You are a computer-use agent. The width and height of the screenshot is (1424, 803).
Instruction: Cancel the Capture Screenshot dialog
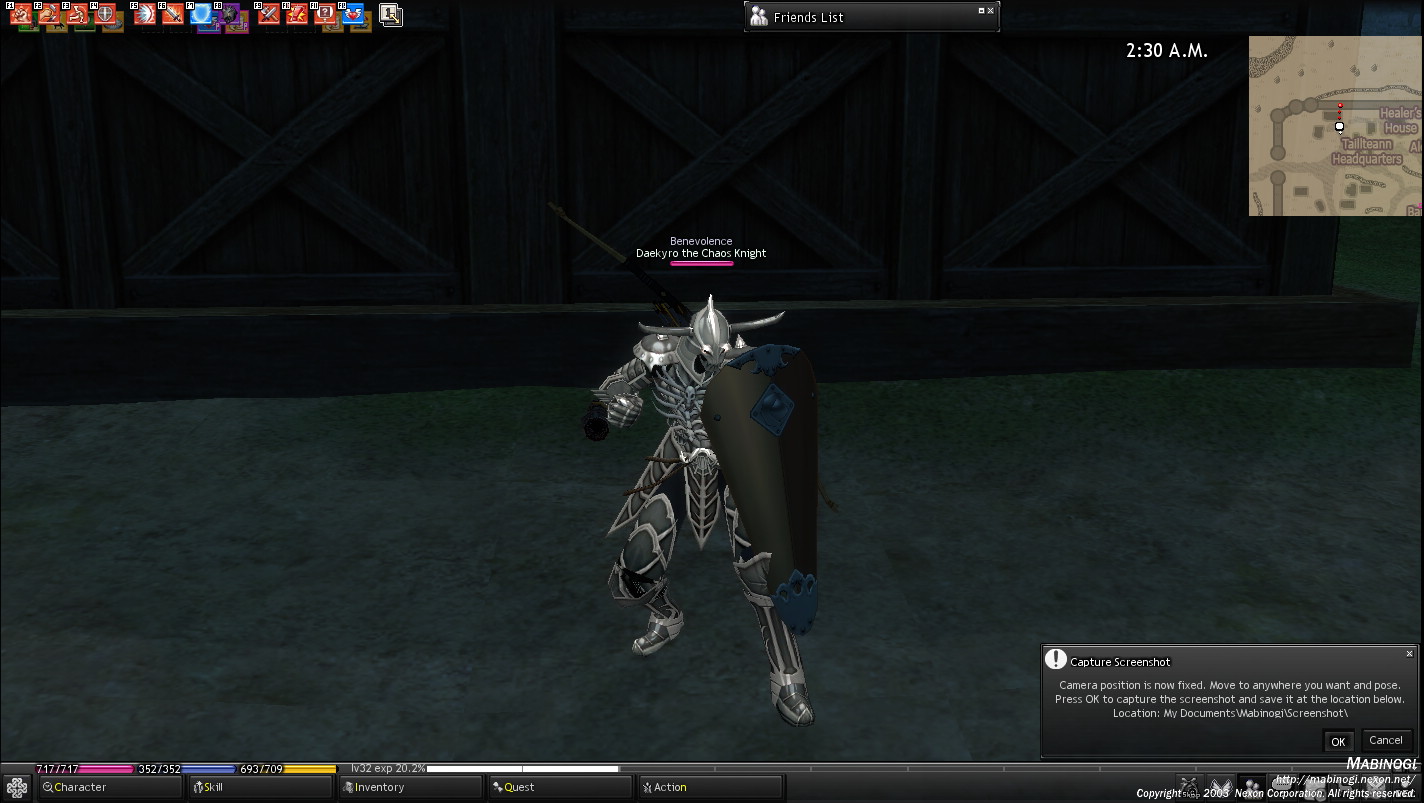coord(1385,740)
